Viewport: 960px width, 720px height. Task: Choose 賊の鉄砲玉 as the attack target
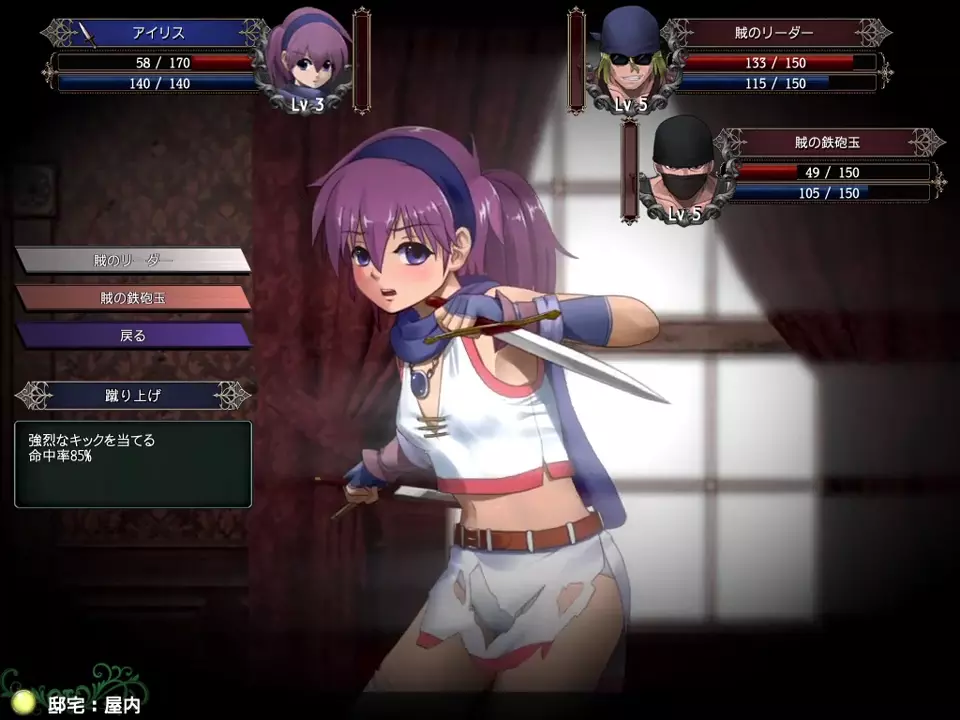[132, 298]
